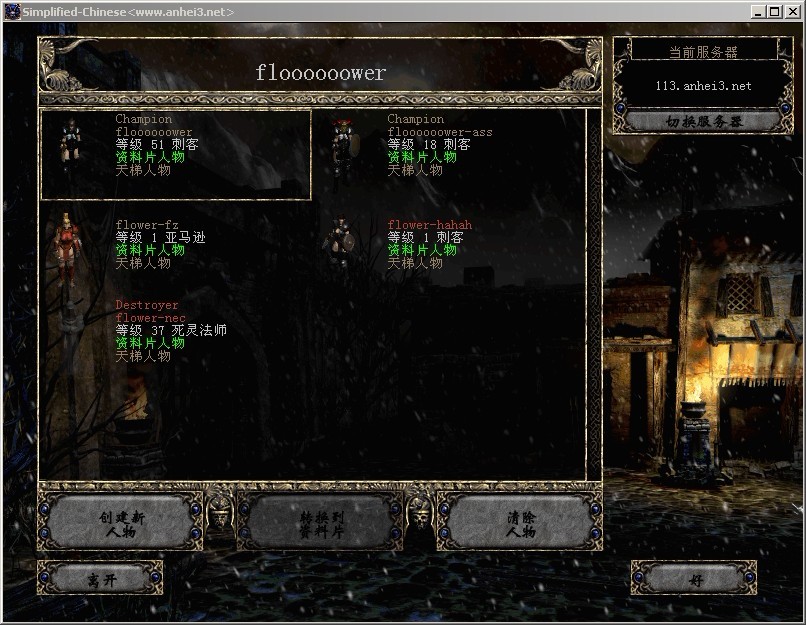806x625 pixels.
Task: Confirm with the 好 OK button
Action: [x=694, y=578]
